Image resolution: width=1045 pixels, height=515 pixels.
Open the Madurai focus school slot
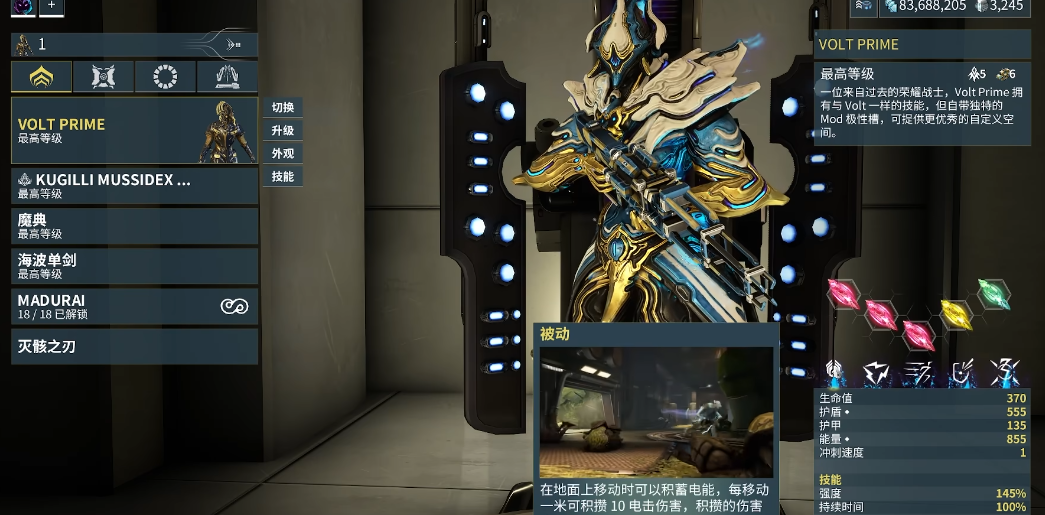[134, 306]
